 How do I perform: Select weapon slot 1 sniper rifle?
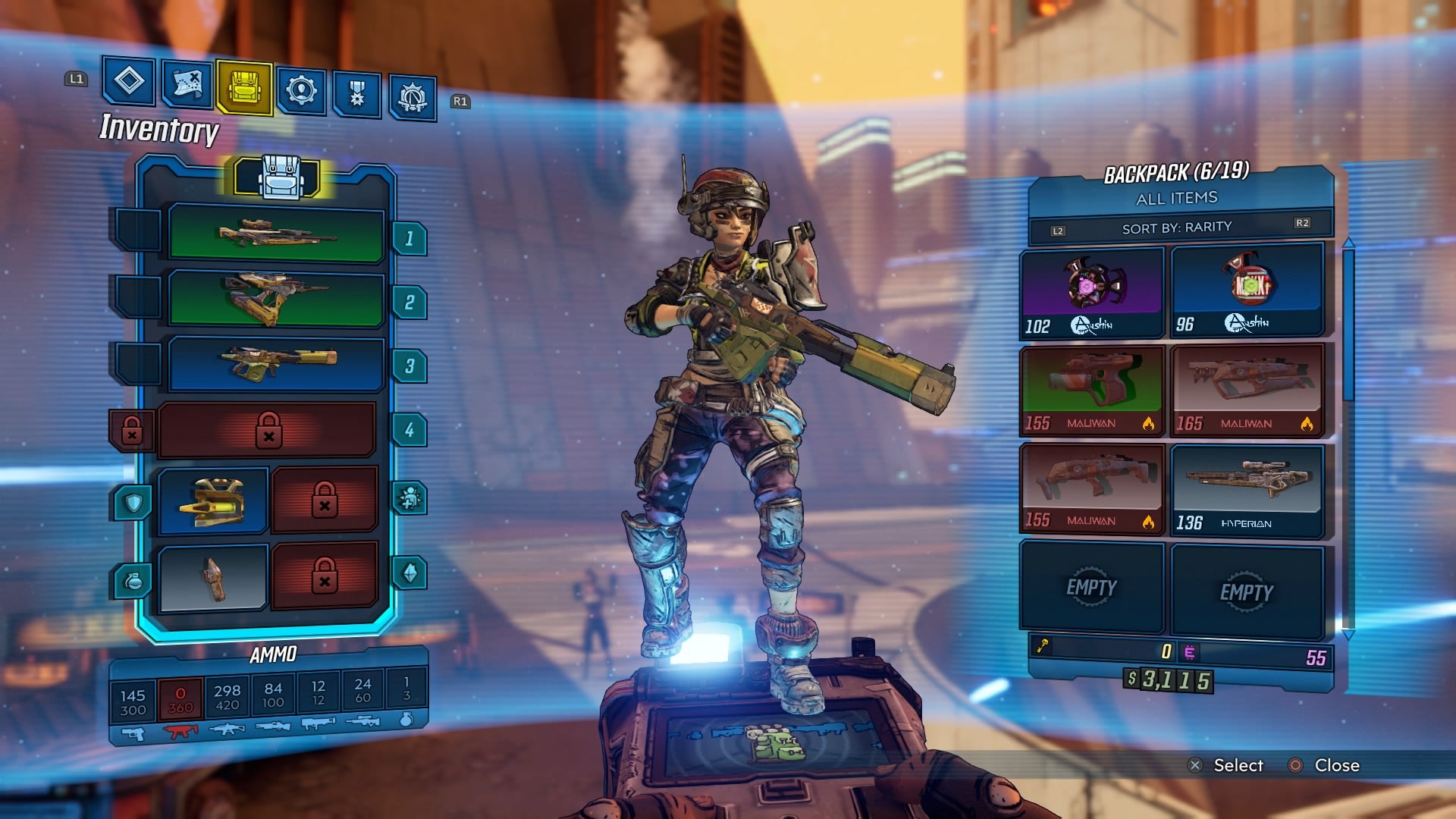[x=276, y=235]
